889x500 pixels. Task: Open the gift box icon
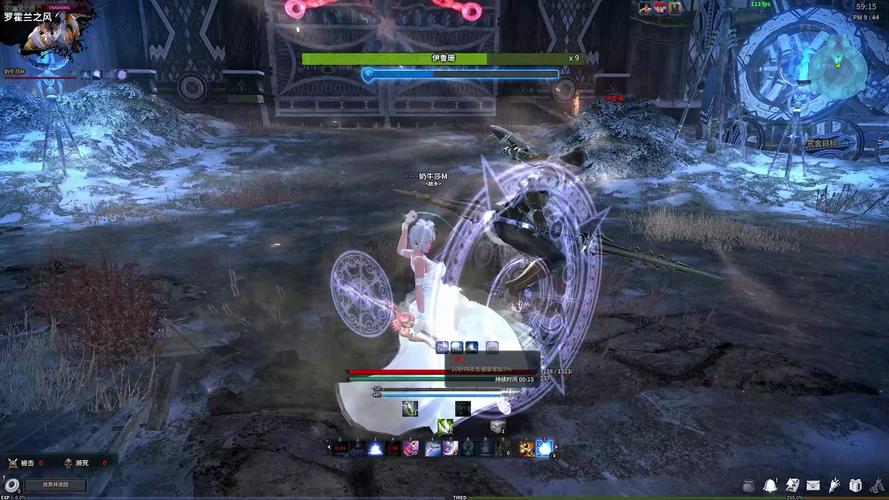coord(856,485)
